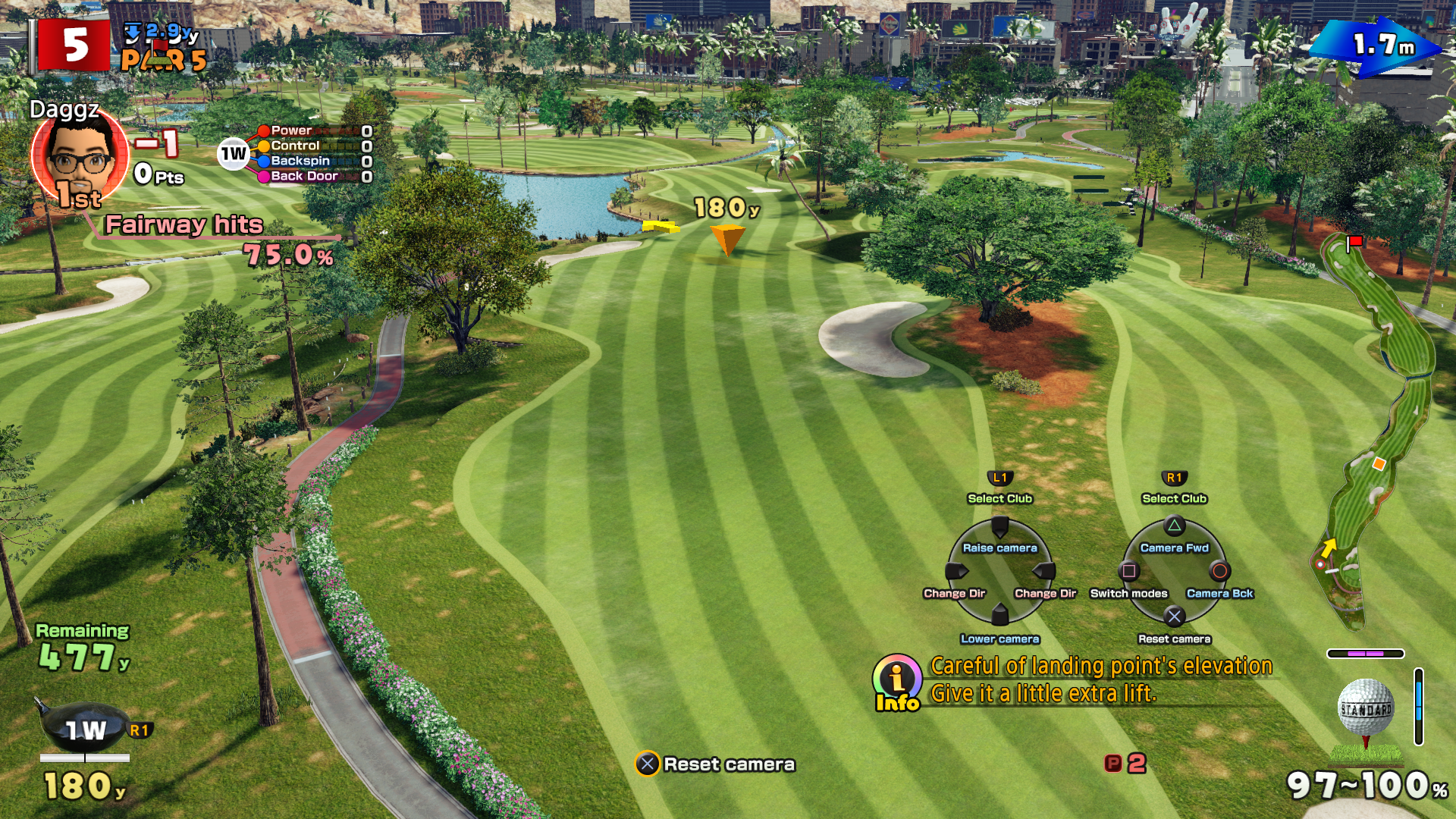The image size is (1456, 819).
Task: Choose the 1W driver club icon
Action: (83, 728)
